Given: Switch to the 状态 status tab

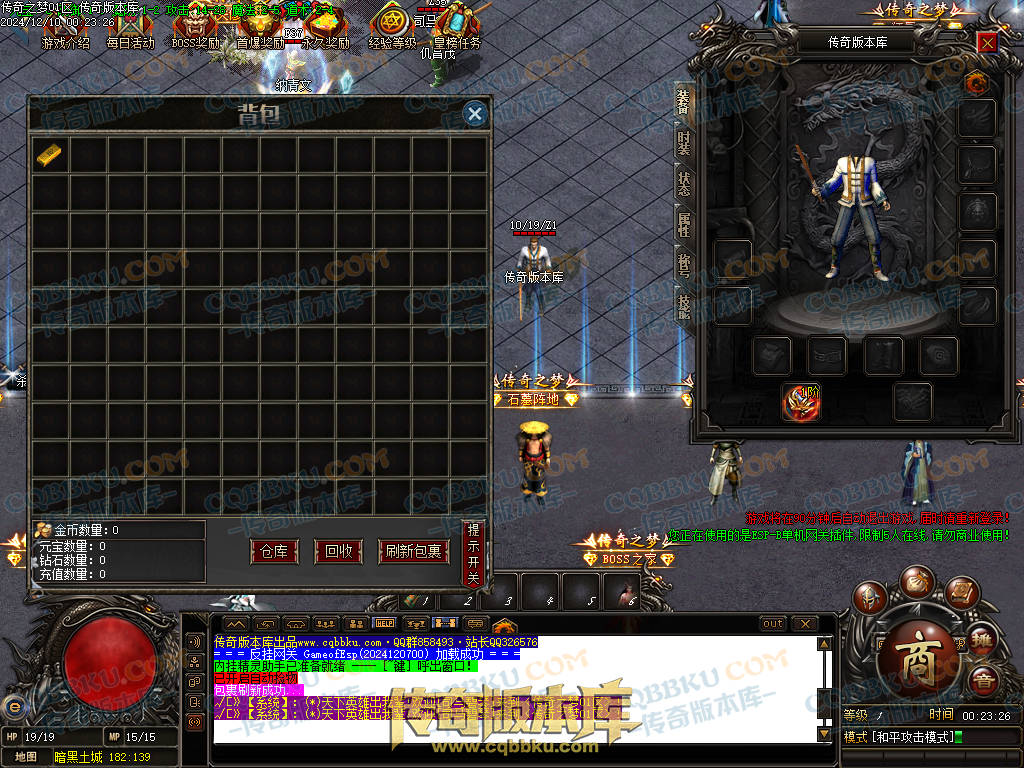Looking at the screenshot, I should click(684, 185).
